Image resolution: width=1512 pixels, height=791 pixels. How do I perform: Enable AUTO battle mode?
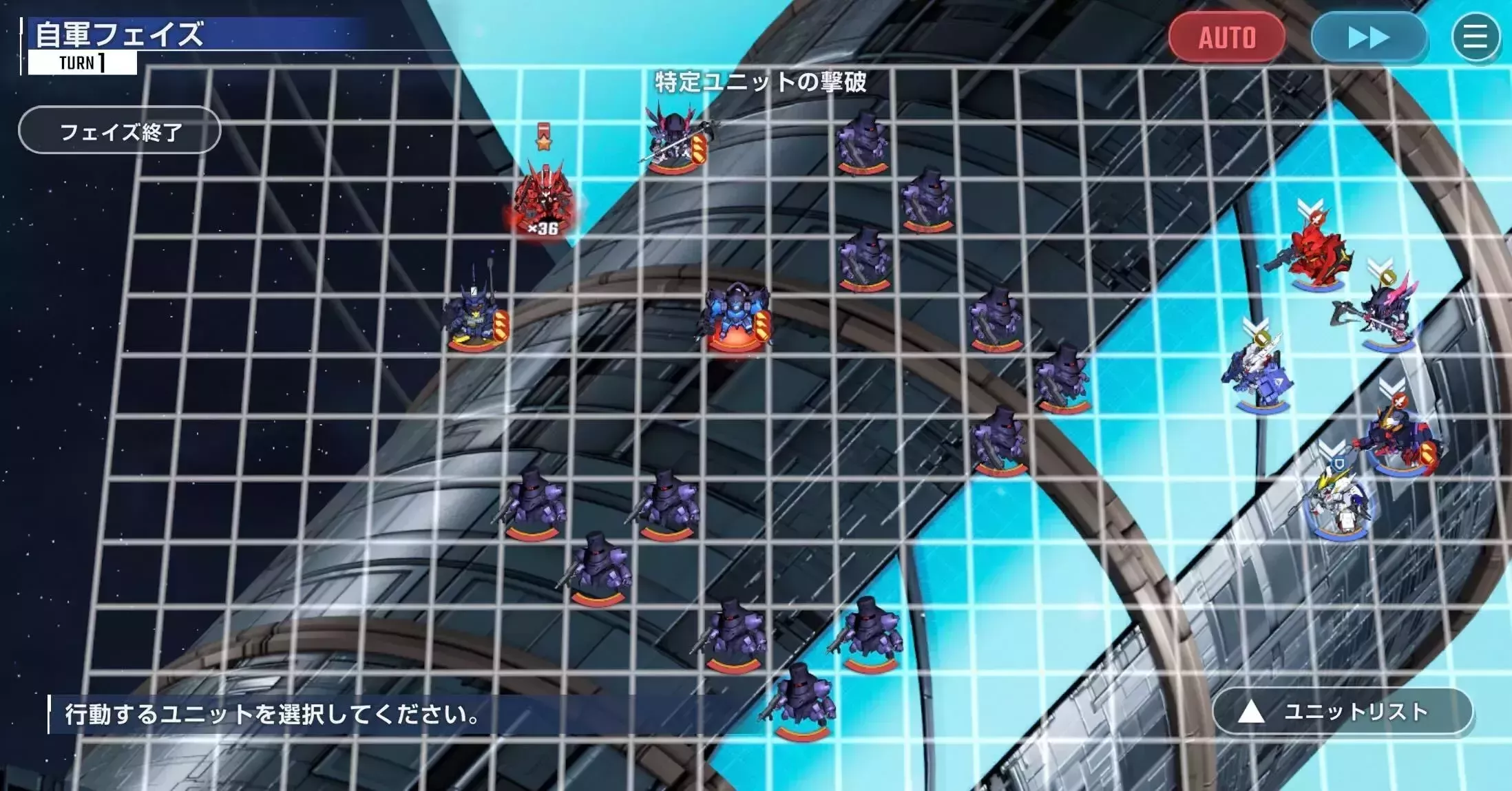[x=1228, y=36]
